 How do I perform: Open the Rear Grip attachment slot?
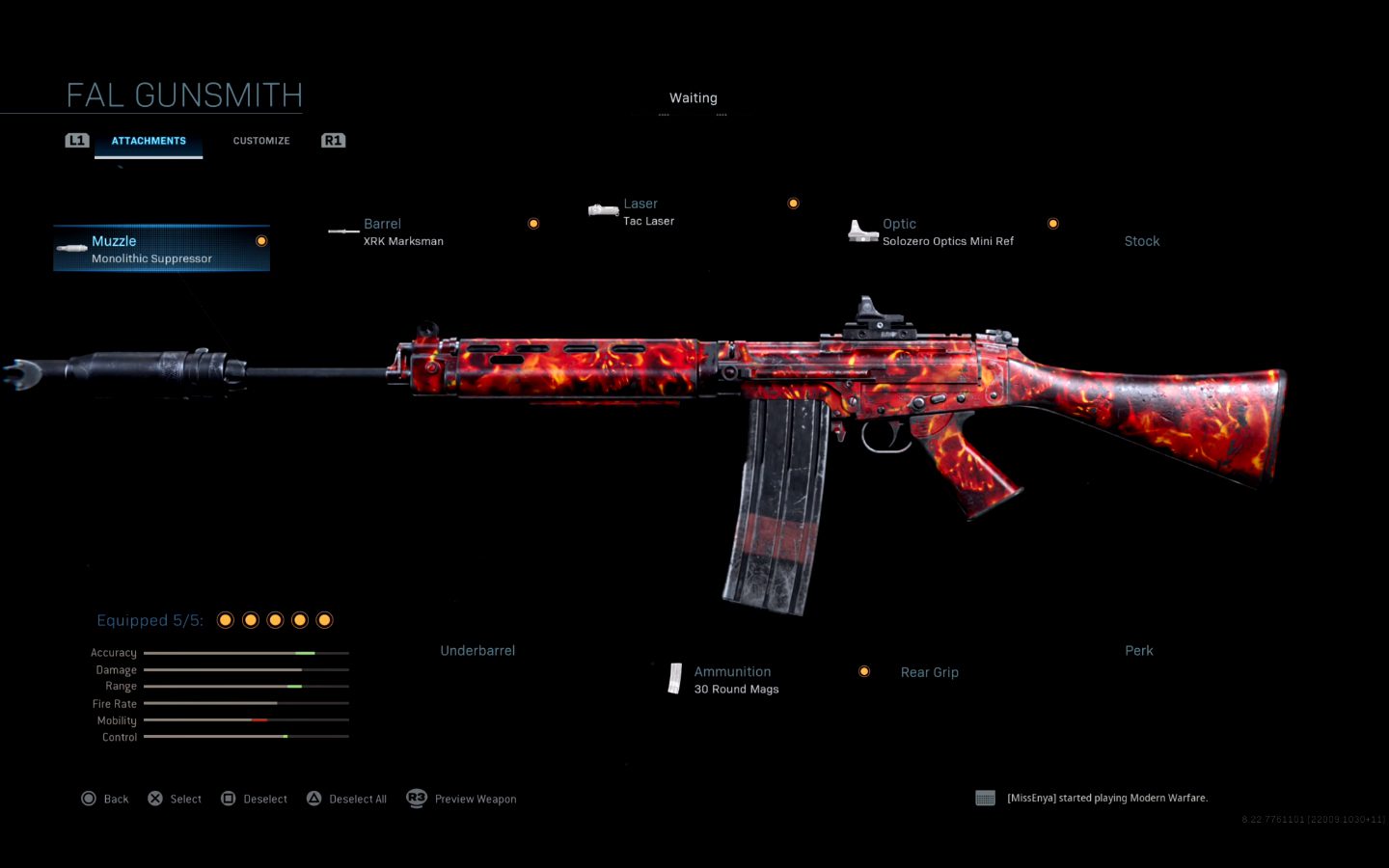[x=929, y=672]
